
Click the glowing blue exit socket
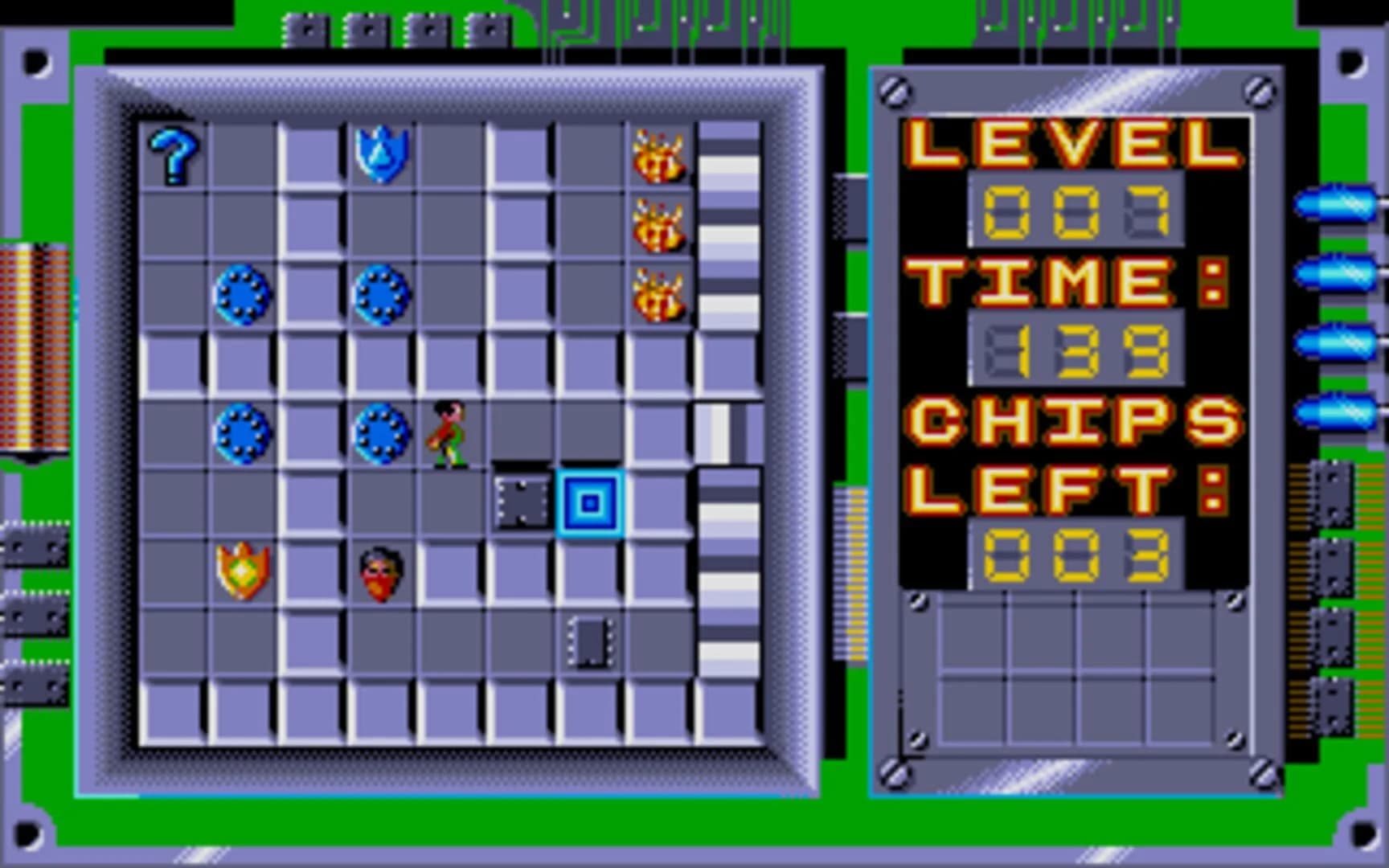(591, 502)
